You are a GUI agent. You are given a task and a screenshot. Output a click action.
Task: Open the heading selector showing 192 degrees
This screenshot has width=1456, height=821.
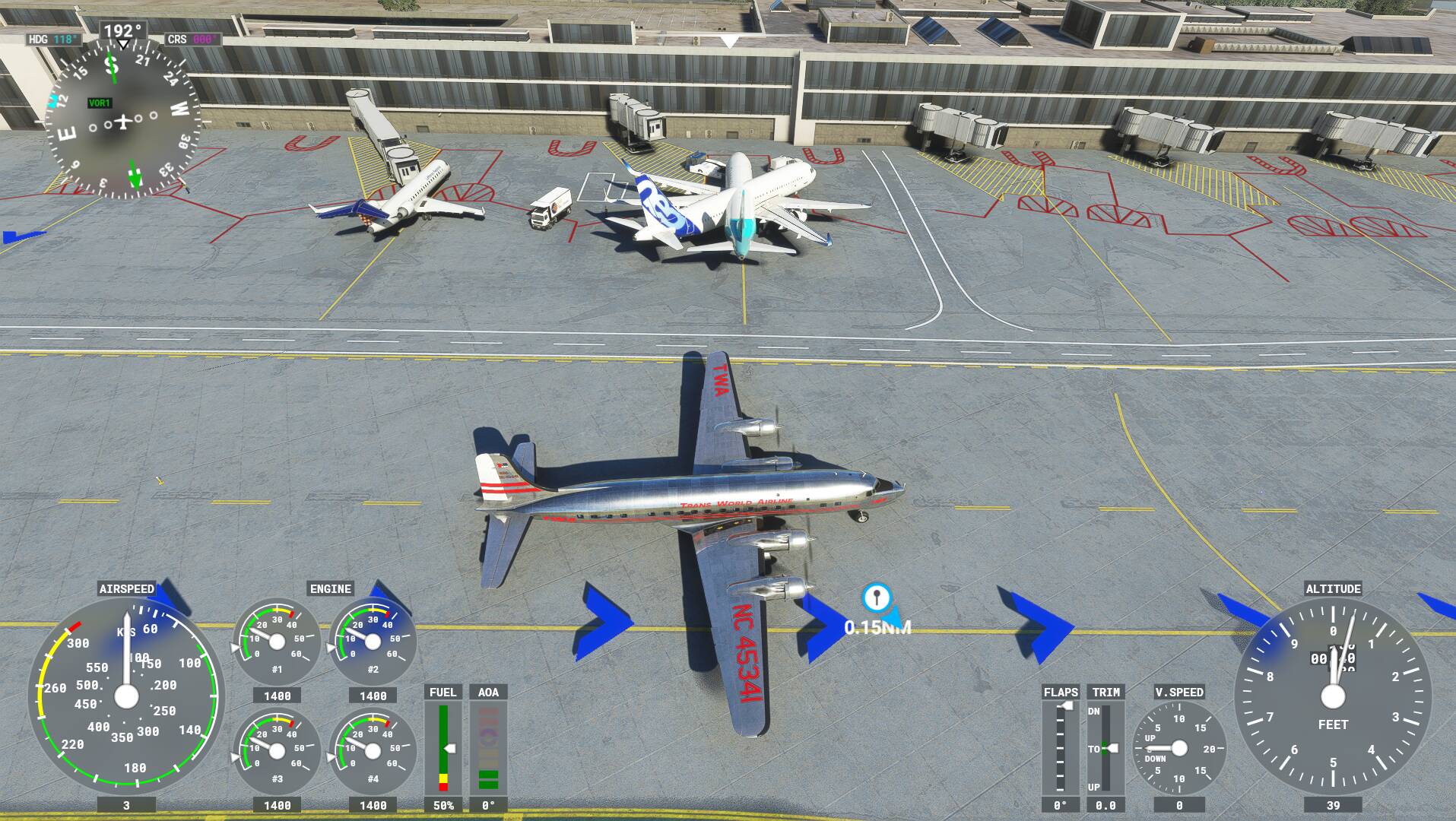point(122,30)
